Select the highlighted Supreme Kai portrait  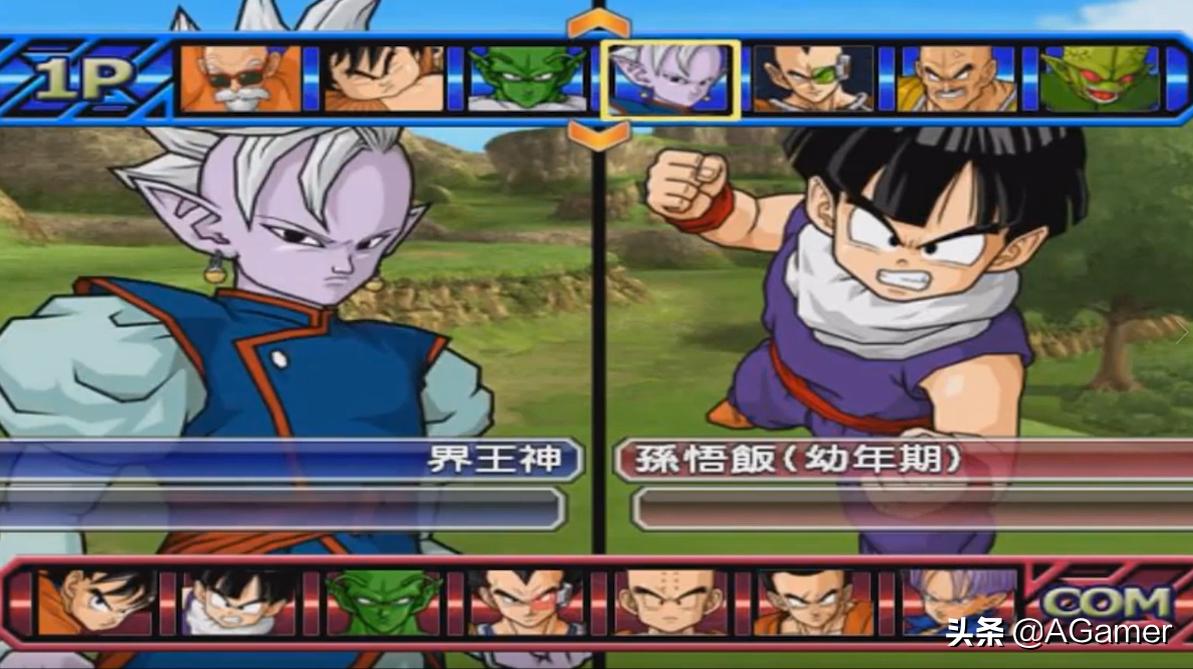[670, 80]
